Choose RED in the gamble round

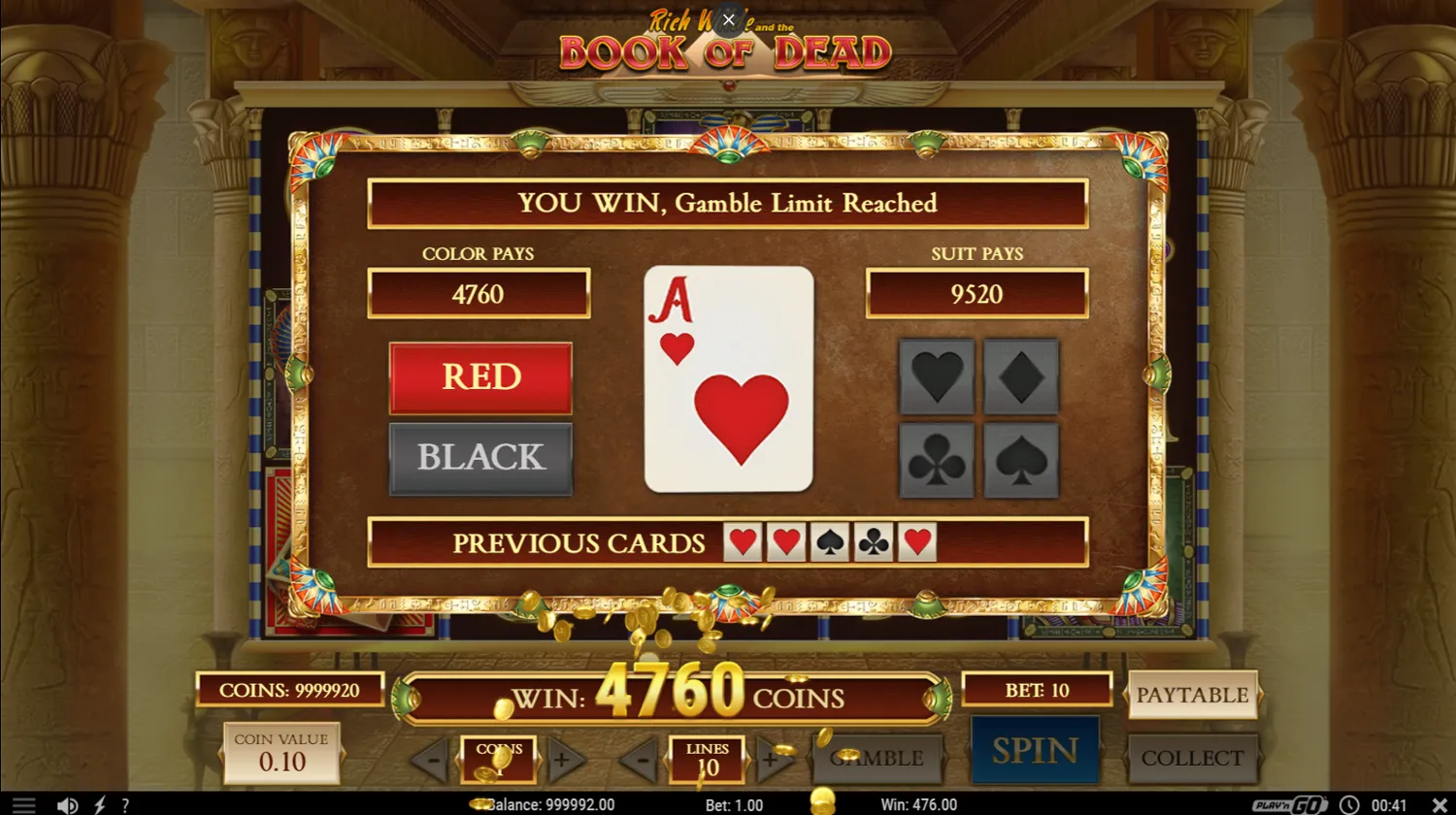coord(480,377)
